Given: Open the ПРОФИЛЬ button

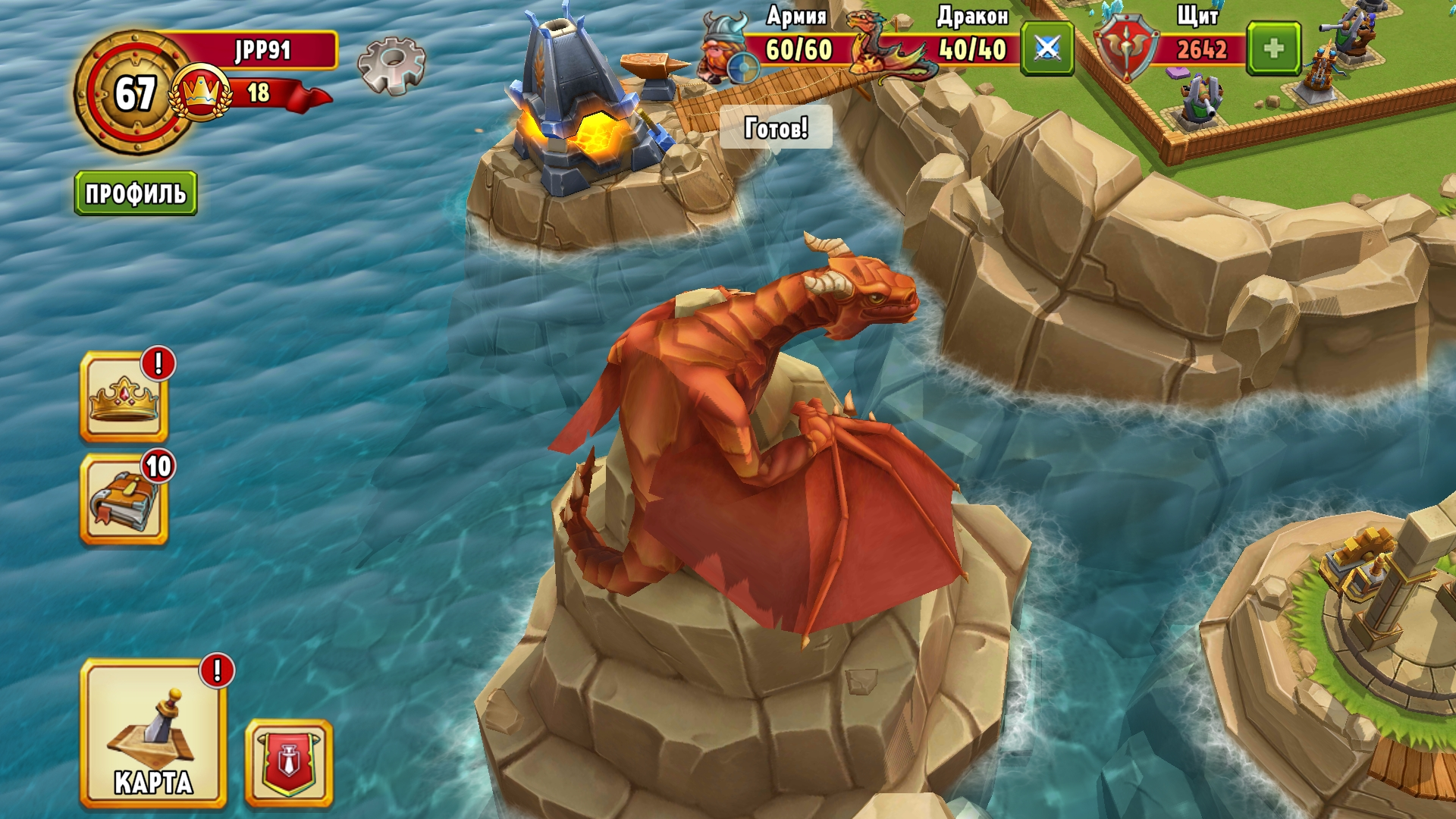Looking at the screenshot, I should click(x=135, y=192).
